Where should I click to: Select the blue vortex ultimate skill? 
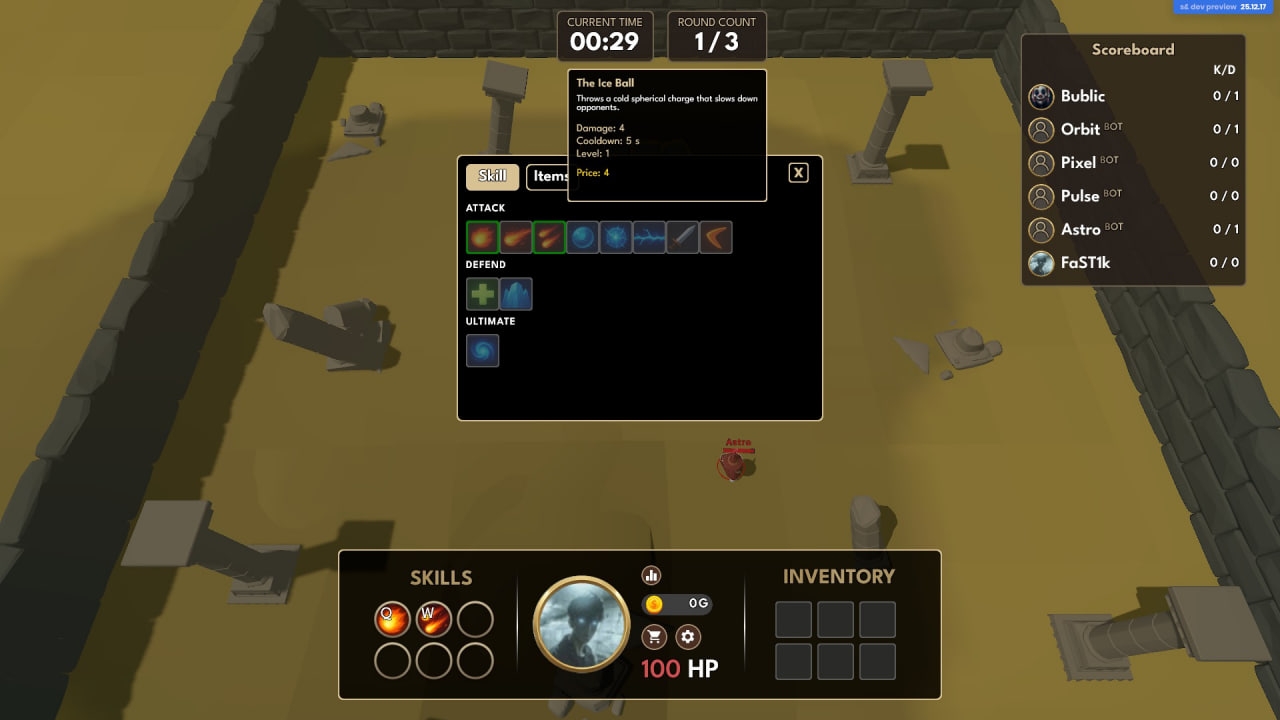pos(482,351)
